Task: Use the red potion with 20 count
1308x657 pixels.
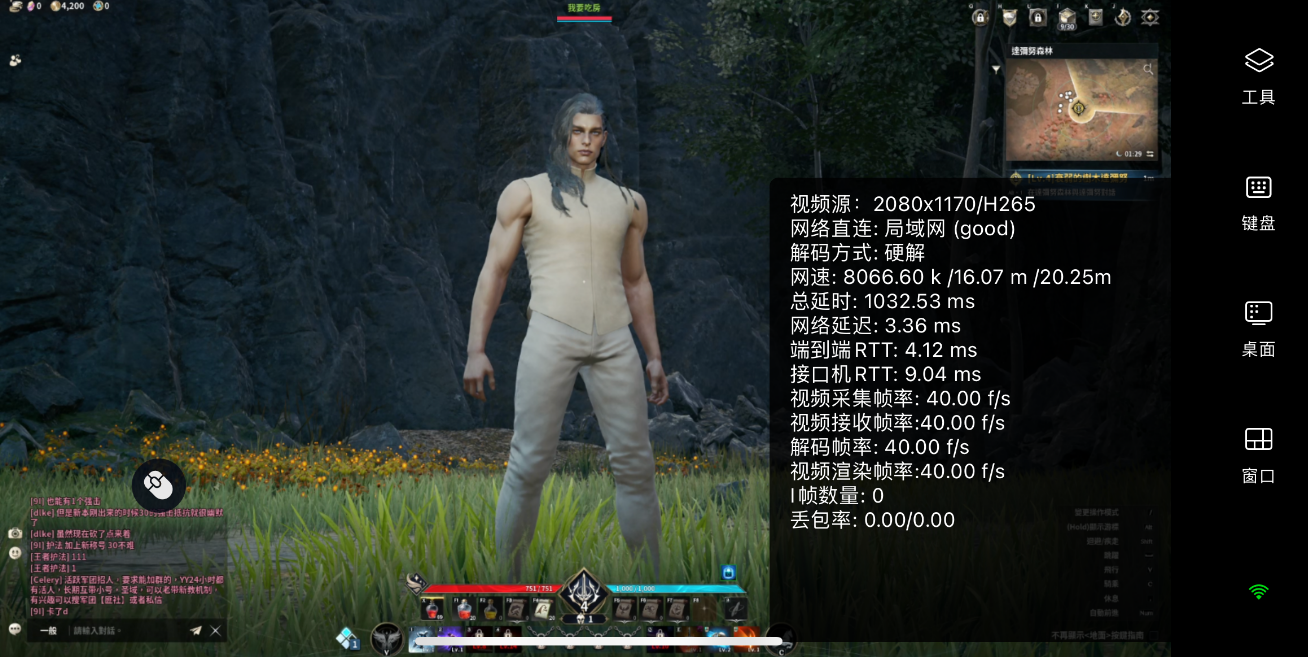Action: point(463,608)
